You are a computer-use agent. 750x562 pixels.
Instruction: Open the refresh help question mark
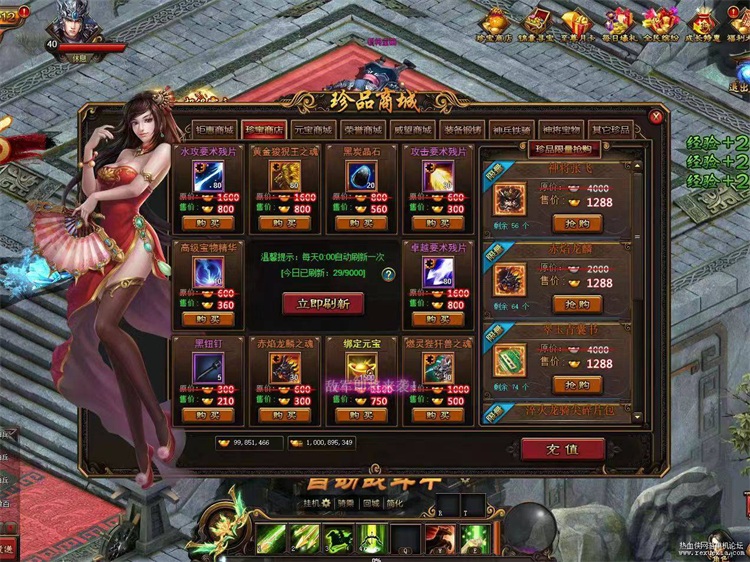388,275
